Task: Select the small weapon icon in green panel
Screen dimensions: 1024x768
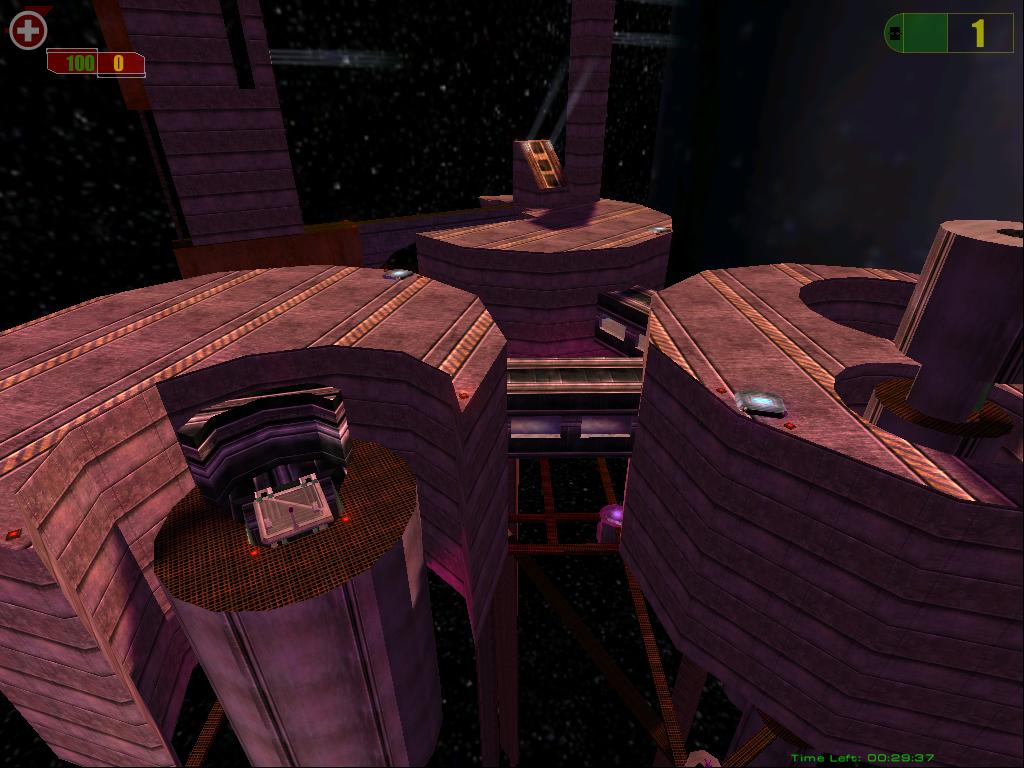Action: [894, 34]
